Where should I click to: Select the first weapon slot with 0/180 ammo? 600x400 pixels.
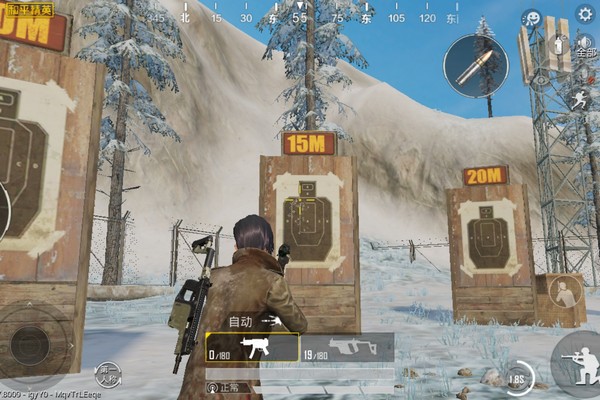coord(252,347)
